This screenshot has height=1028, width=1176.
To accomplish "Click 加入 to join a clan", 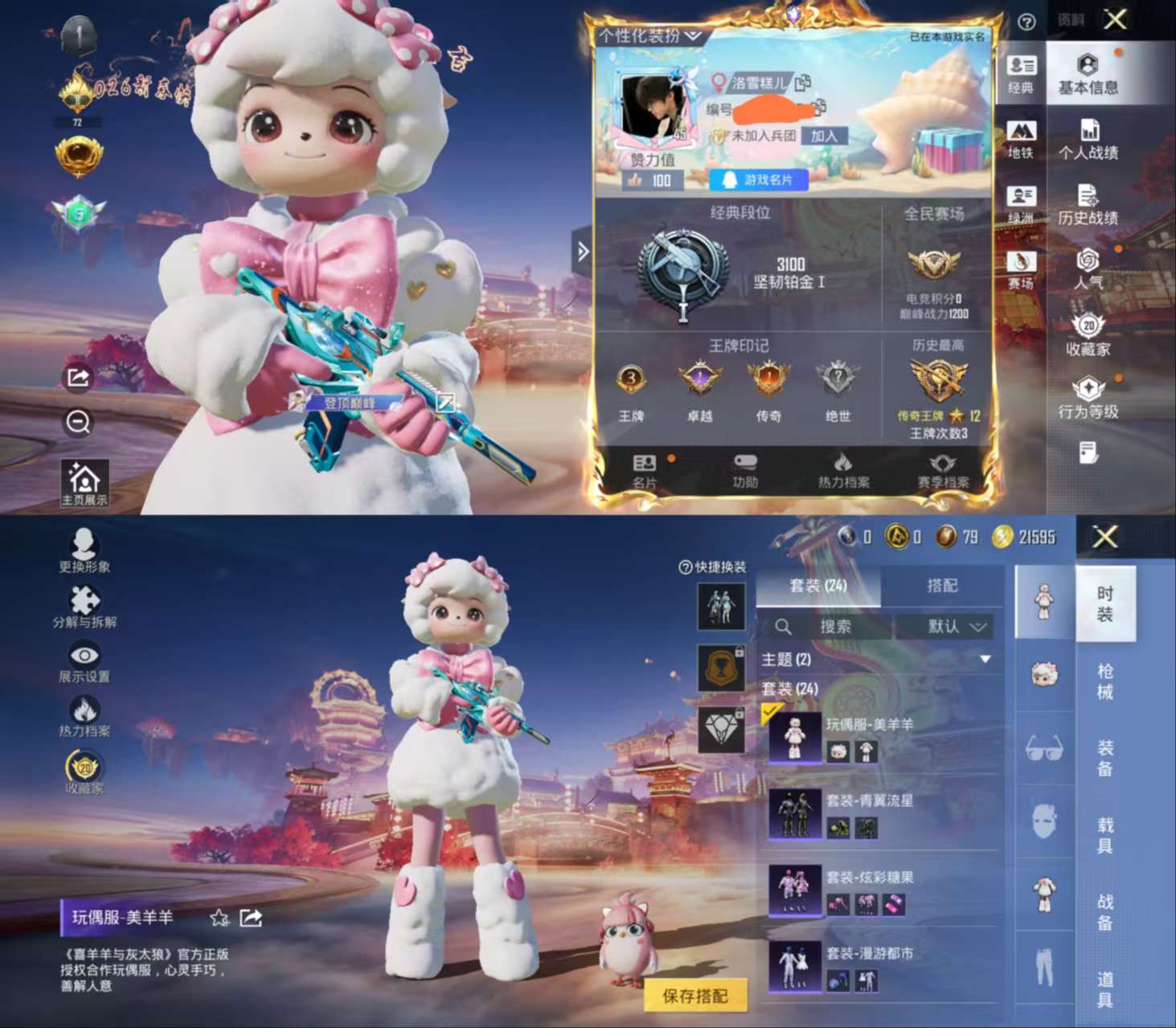I will pyautogui.click(x=825, y=134).
